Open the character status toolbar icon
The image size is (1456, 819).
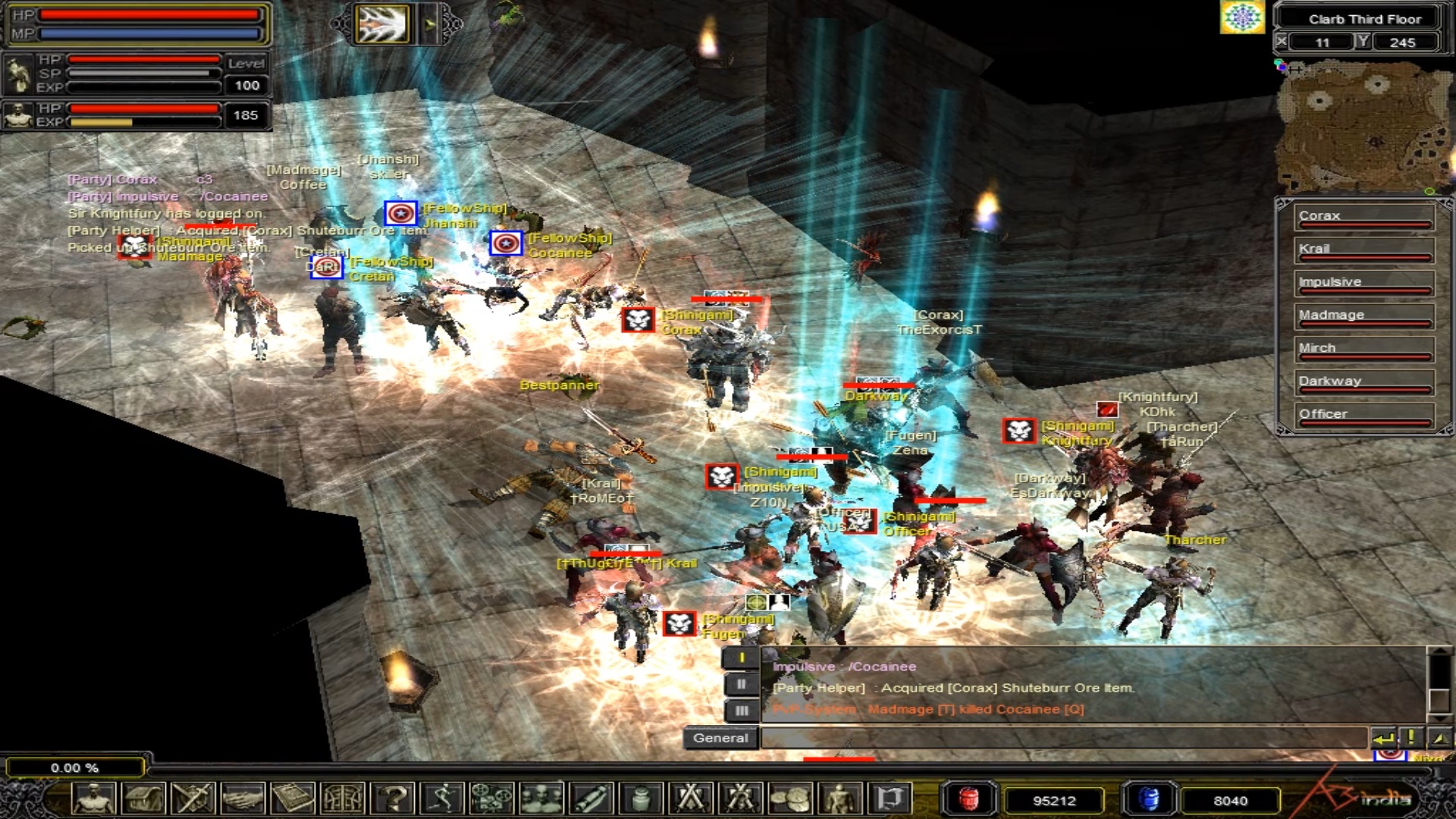(94, 799)
